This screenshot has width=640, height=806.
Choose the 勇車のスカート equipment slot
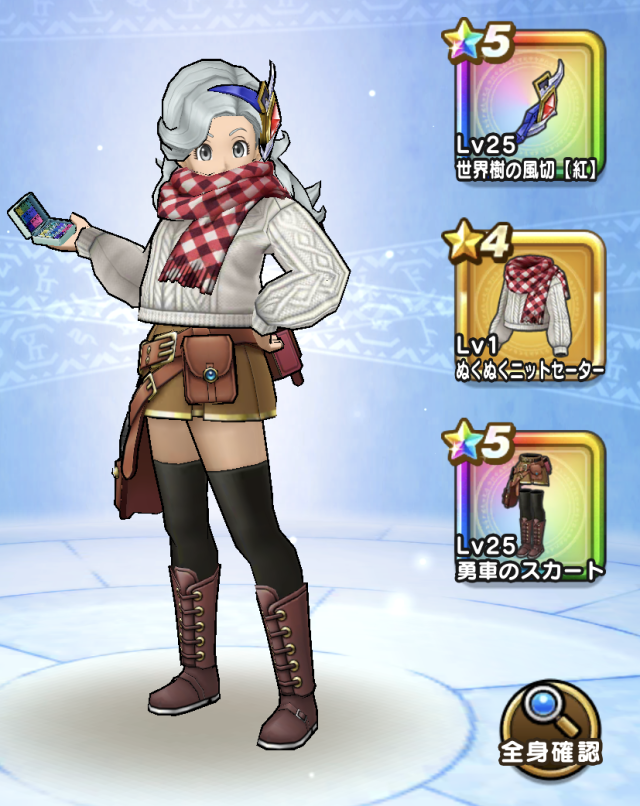tap(530, 508)
